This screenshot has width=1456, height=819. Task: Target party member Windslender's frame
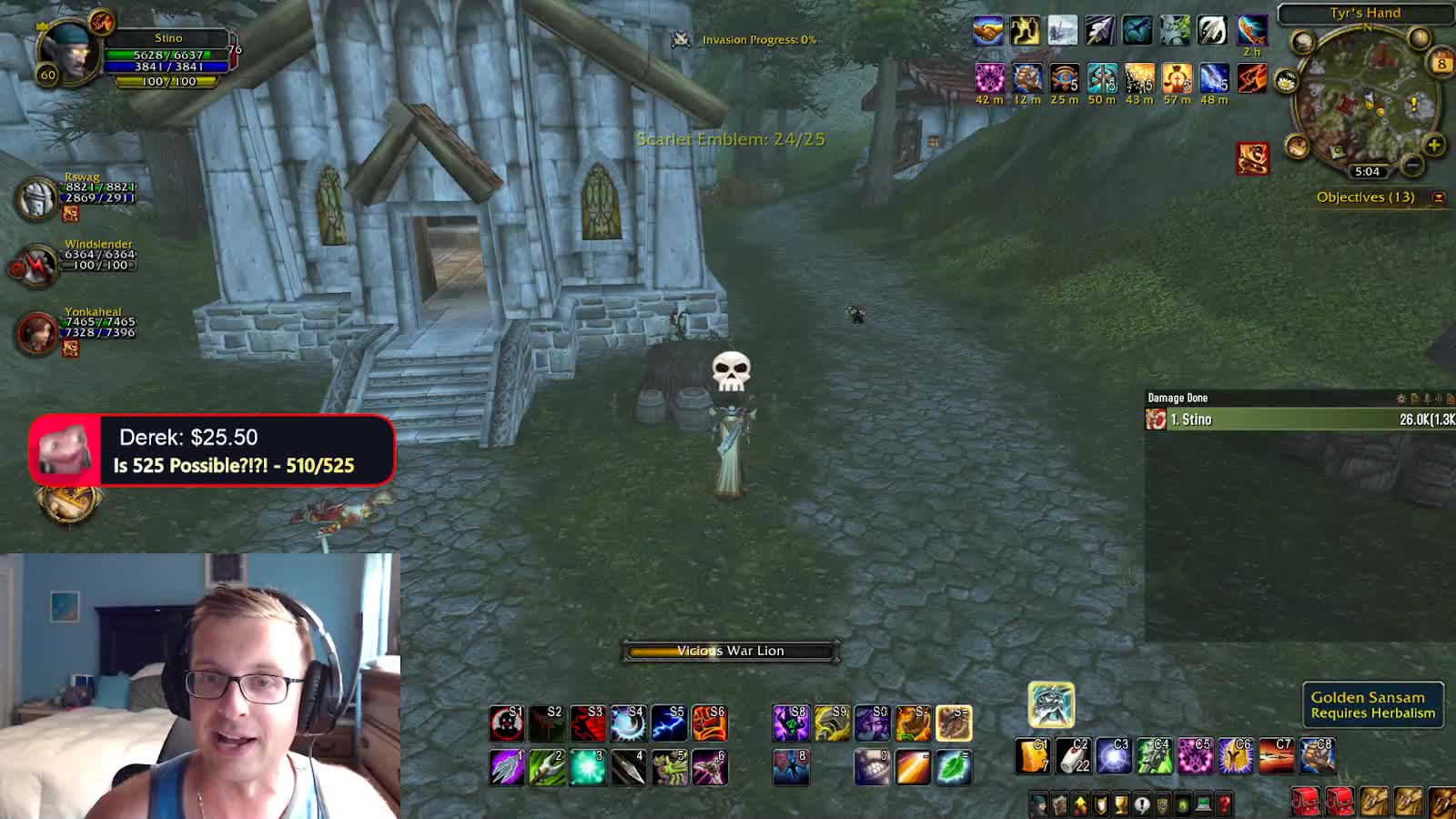coord(36,265)
